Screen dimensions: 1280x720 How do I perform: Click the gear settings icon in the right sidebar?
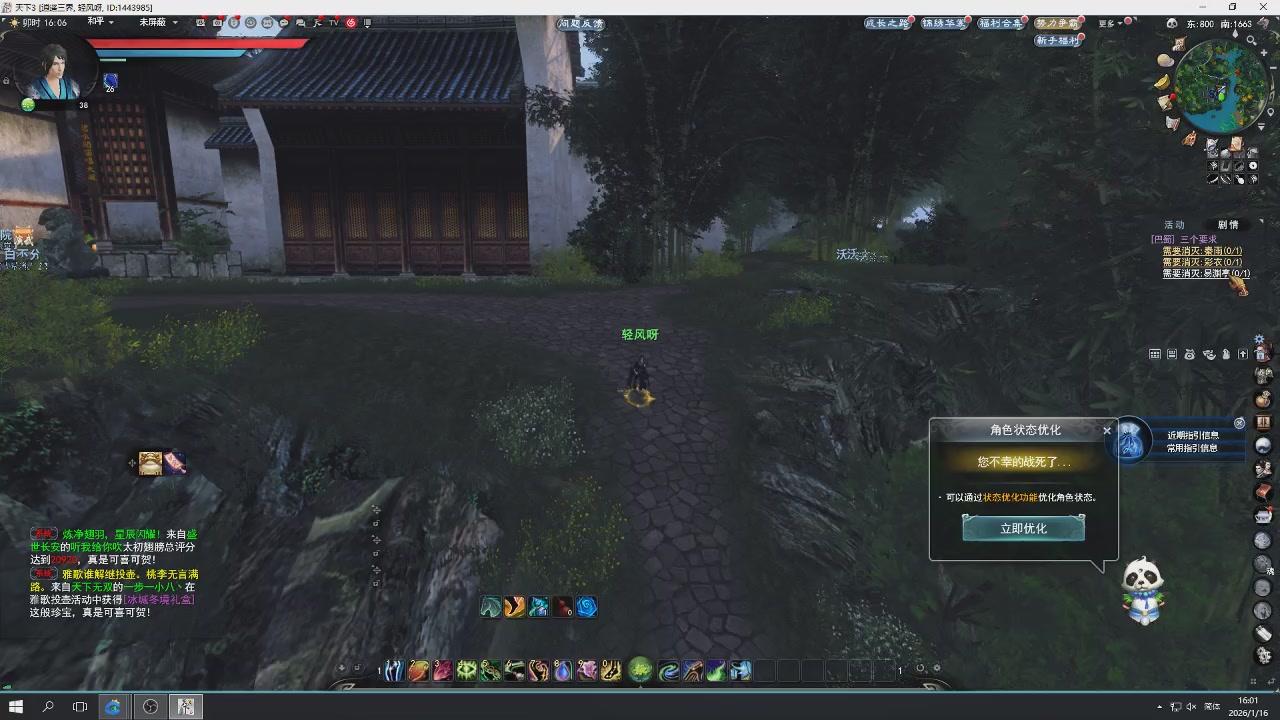coord(1258,336)
